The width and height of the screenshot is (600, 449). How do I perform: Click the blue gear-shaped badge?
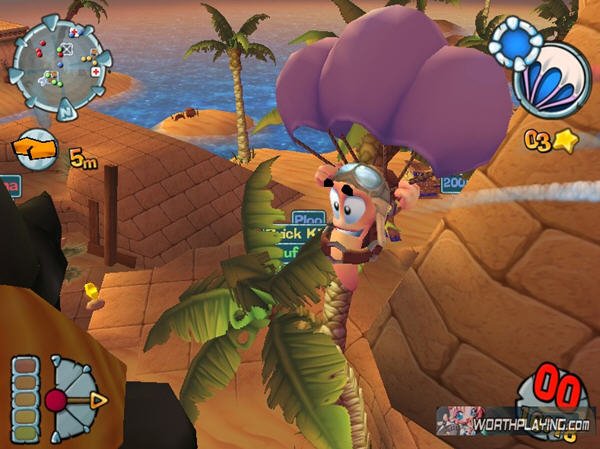click(516, 47)
